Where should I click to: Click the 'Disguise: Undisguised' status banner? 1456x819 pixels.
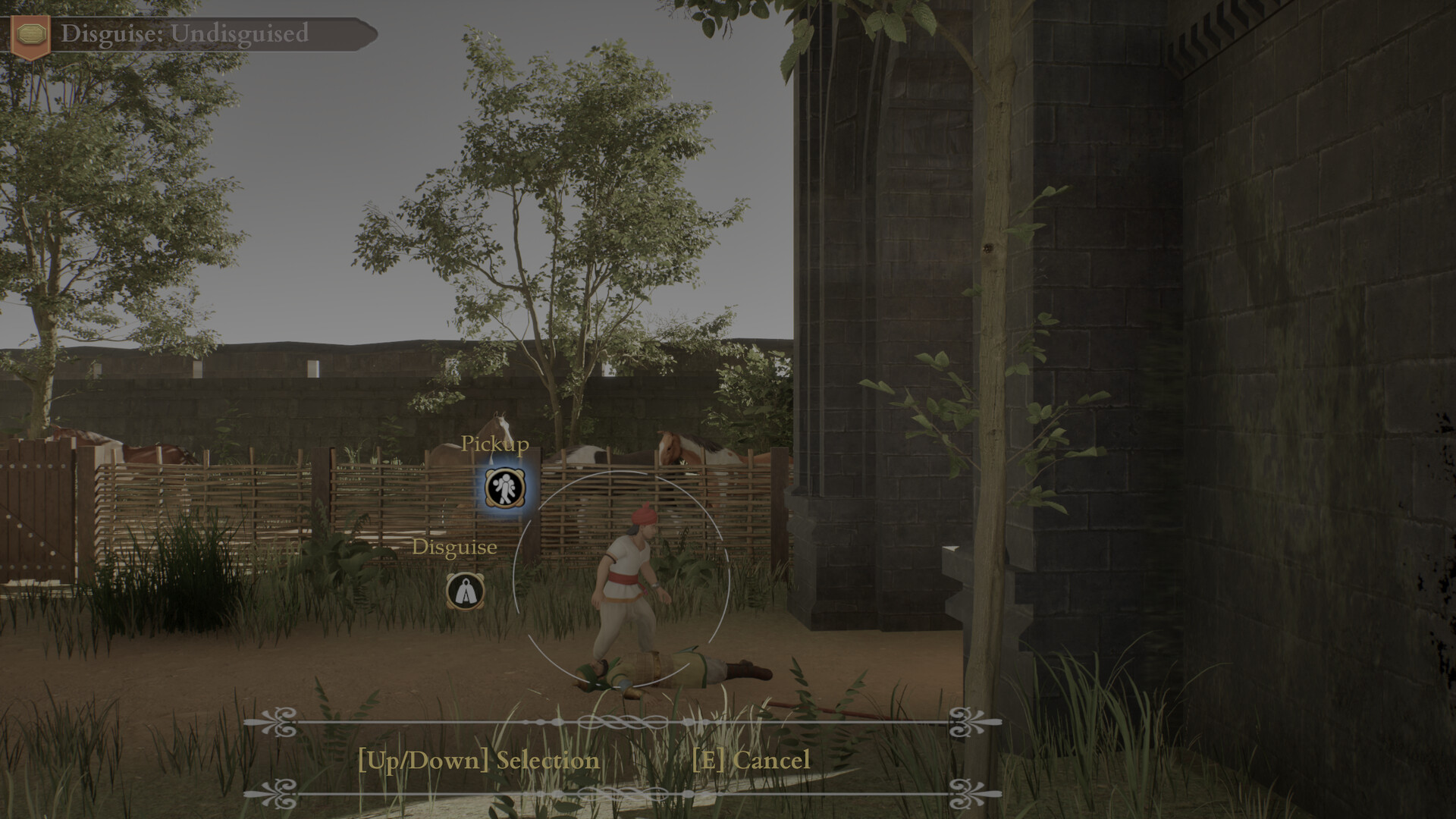[x=186, y=32]
